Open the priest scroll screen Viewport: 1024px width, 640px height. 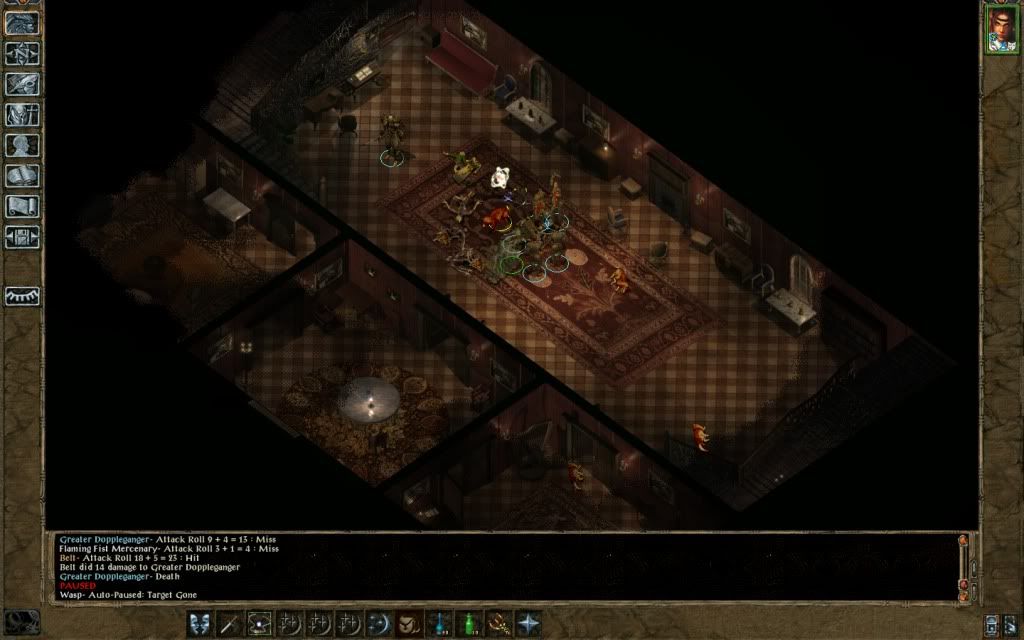tap(22, 207)
